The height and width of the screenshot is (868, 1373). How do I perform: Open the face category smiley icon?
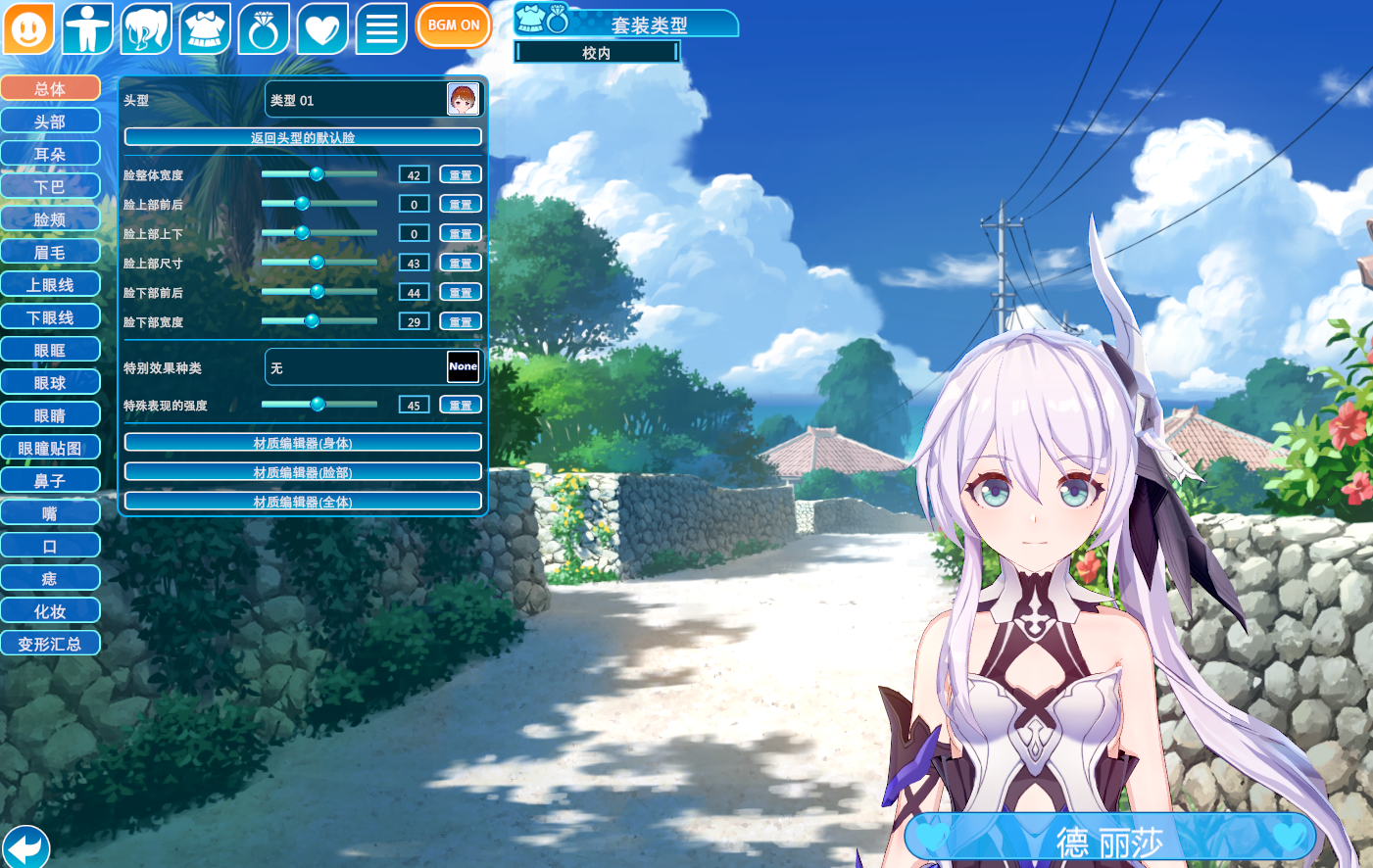tap(28, 28)
